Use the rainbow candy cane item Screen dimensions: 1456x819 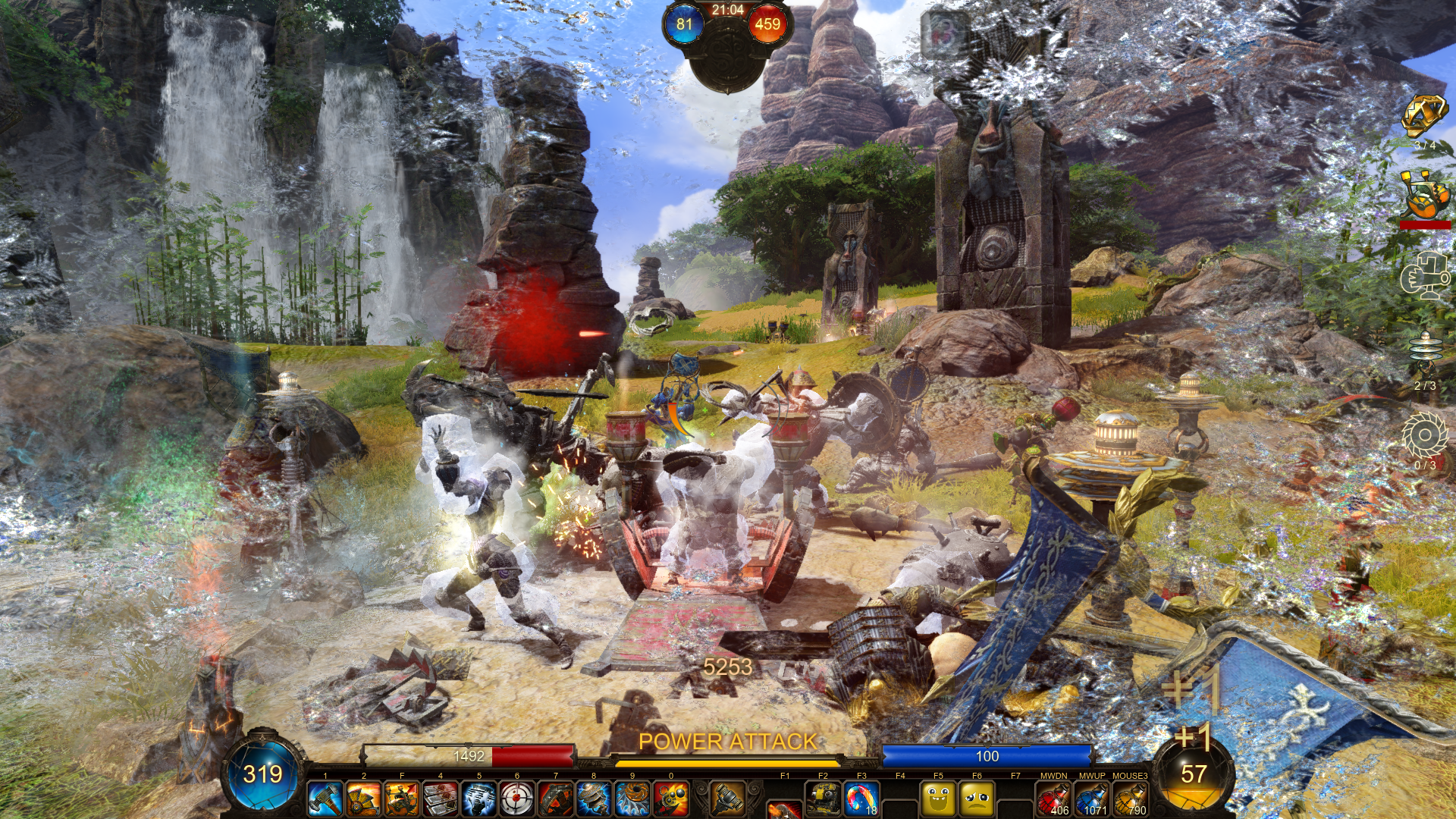(x=861, y=799)
